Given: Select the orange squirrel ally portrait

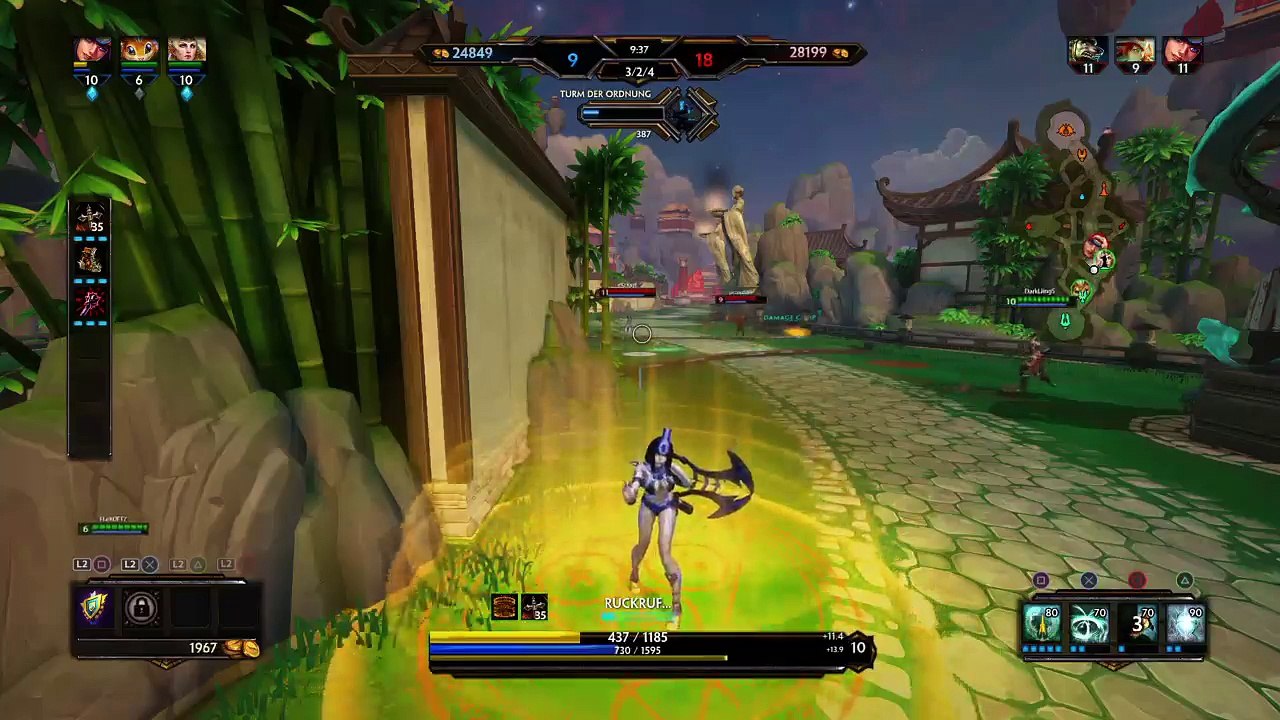Looking at the screenshot, I should (139, 51).
